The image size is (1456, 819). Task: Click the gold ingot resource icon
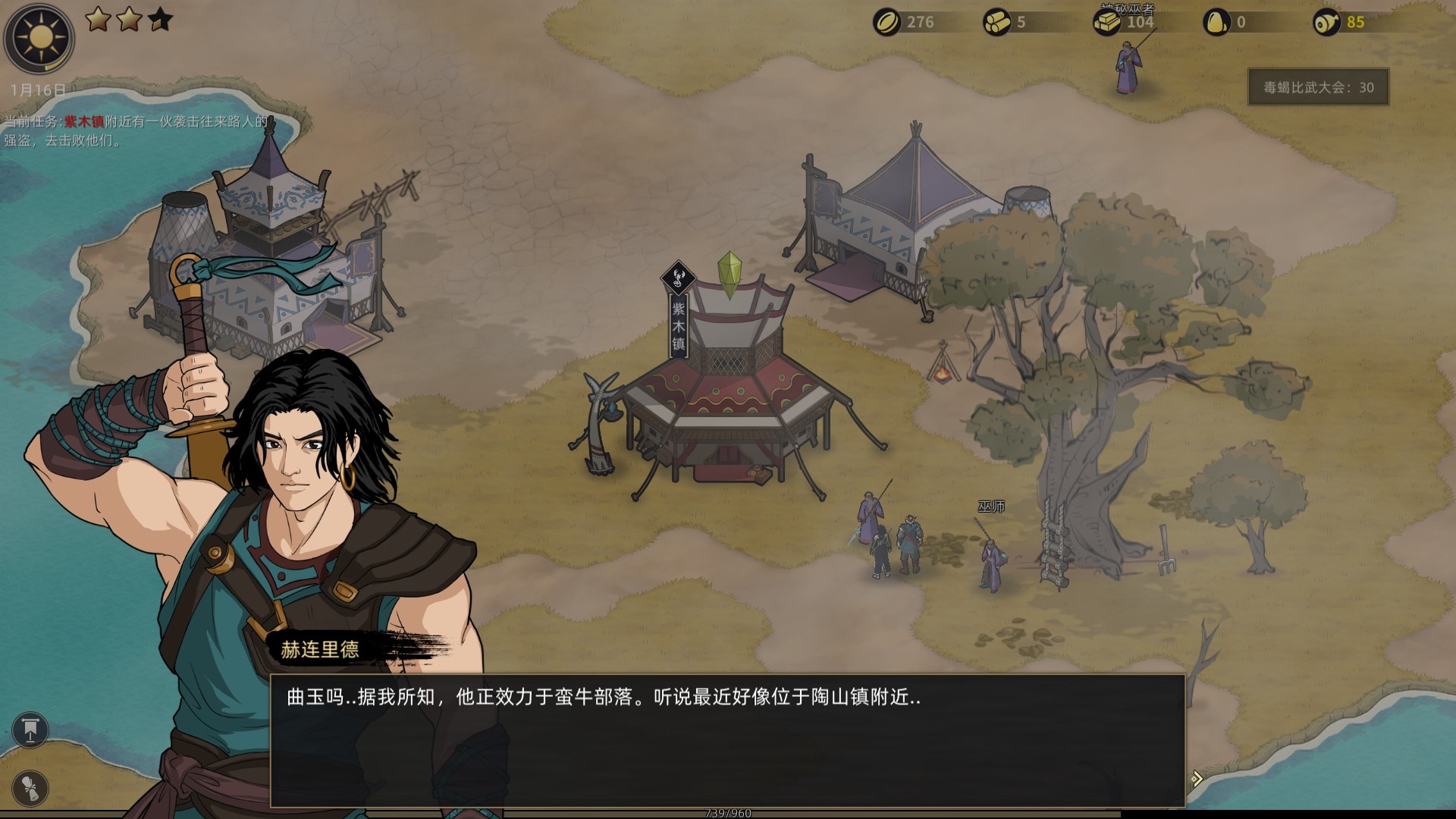(x=1106, y=22)
